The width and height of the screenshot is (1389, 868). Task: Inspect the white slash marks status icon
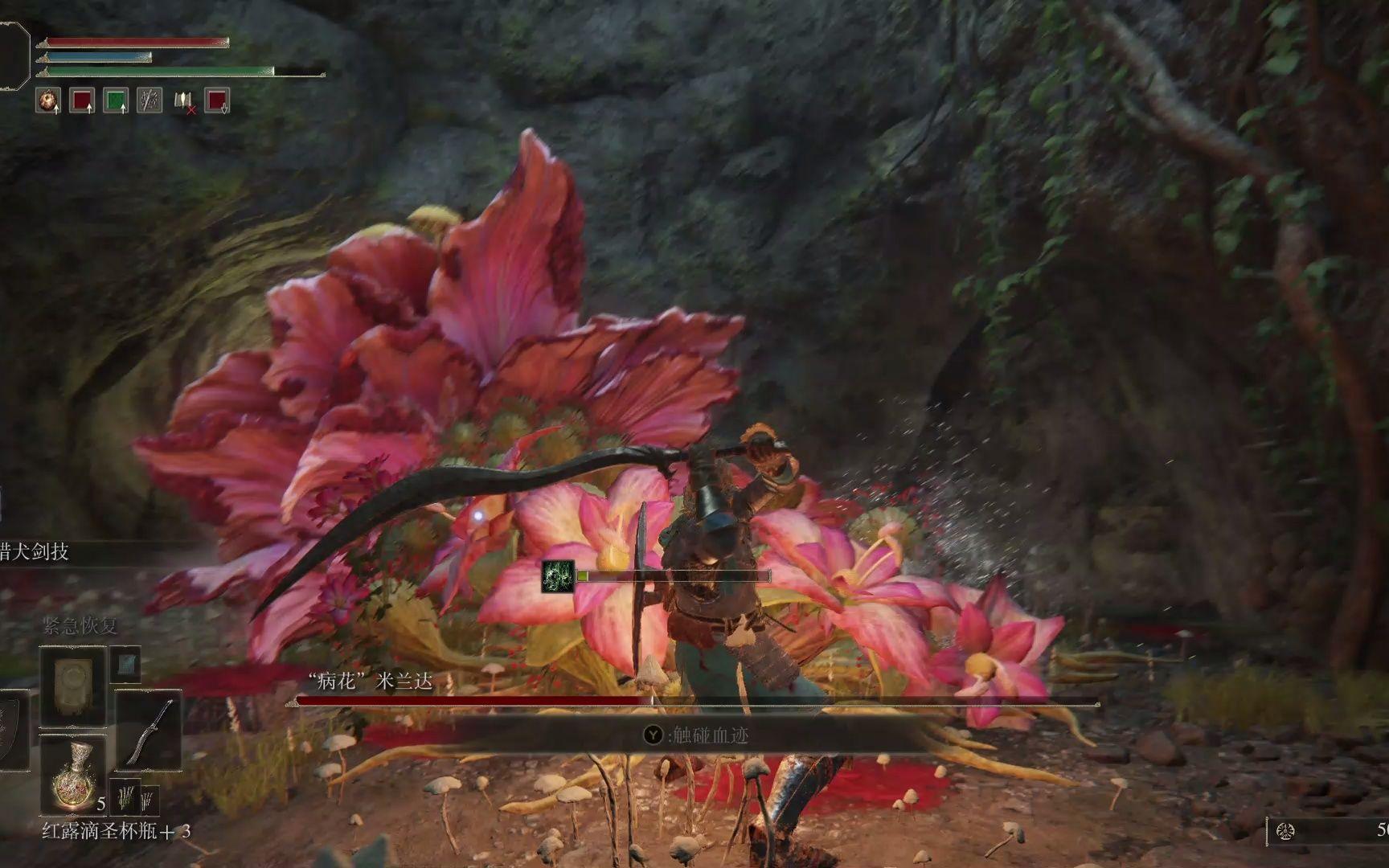tap(150, 100)
